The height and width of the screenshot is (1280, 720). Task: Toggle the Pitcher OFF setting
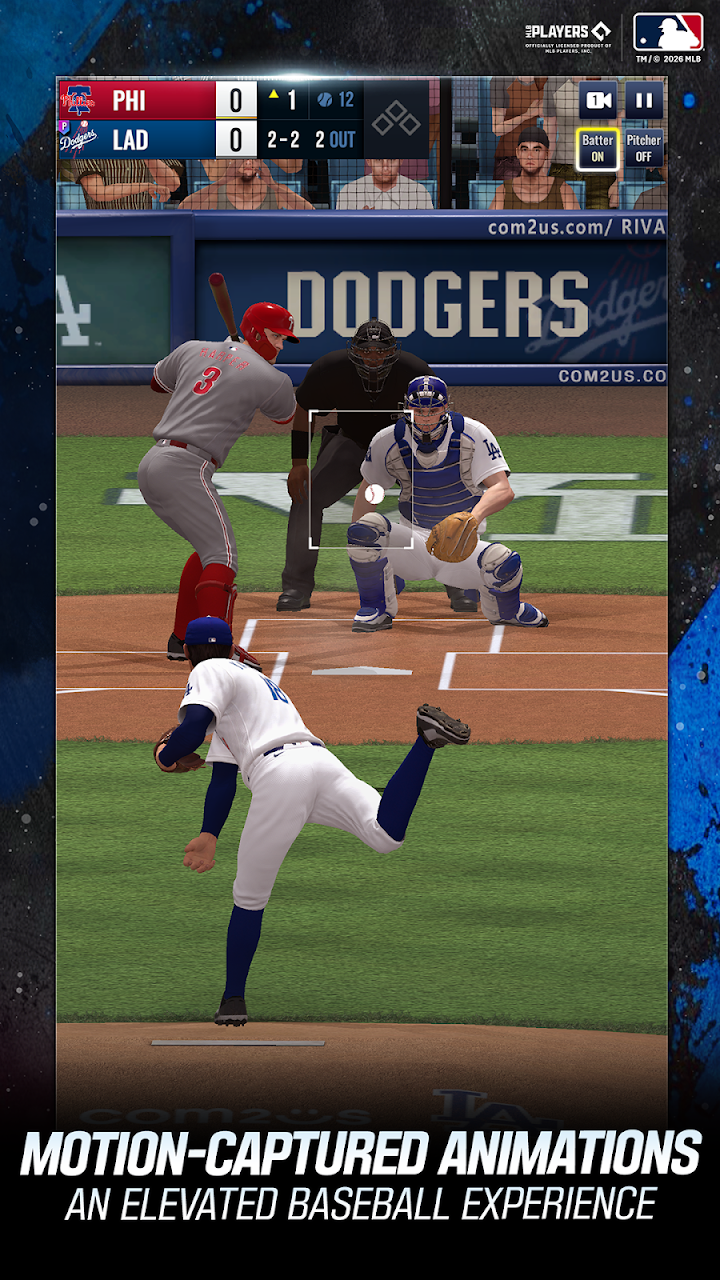point(644,149)
